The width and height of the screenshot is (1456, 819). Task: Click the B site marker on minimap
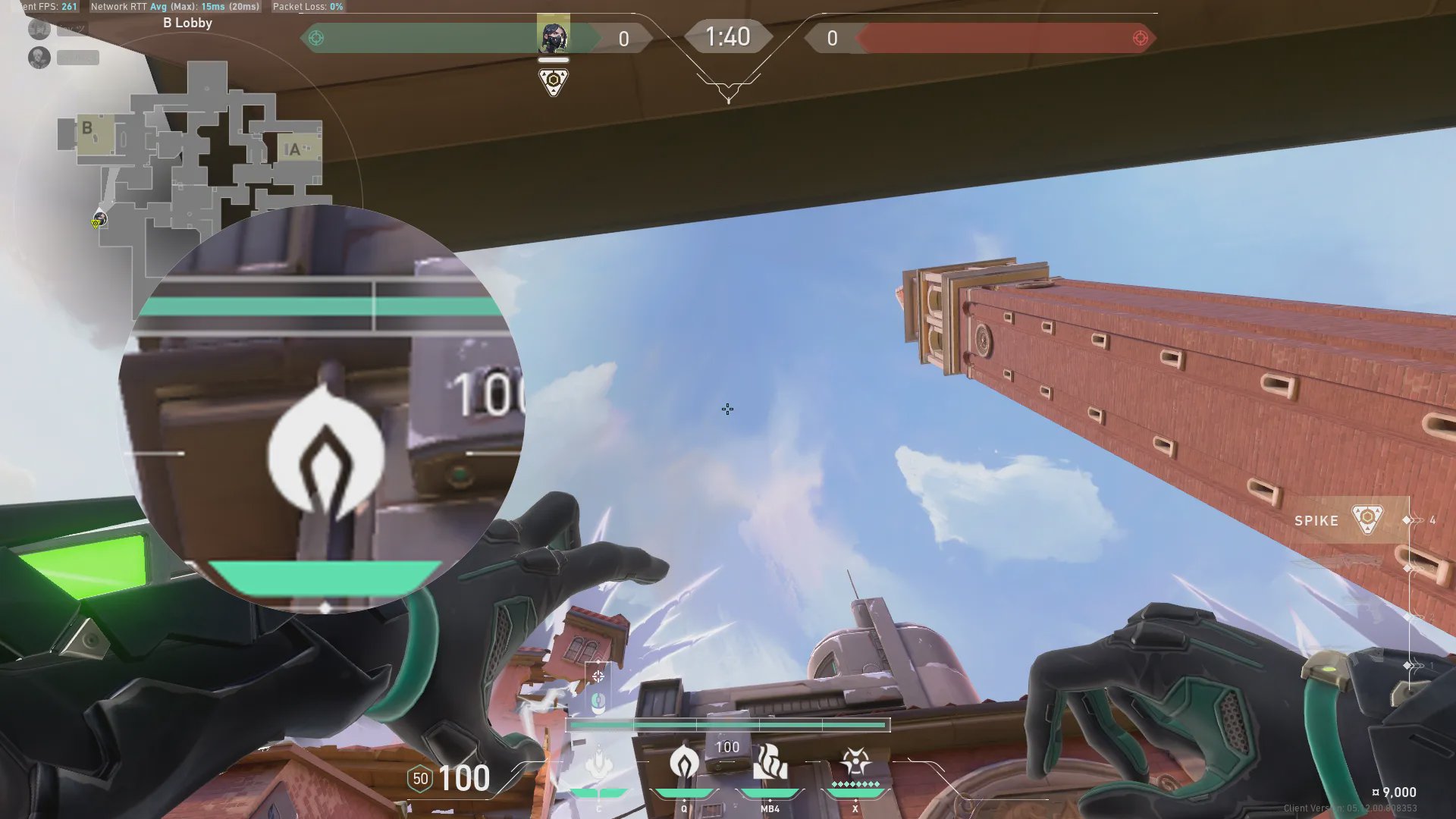click(88, 129)
